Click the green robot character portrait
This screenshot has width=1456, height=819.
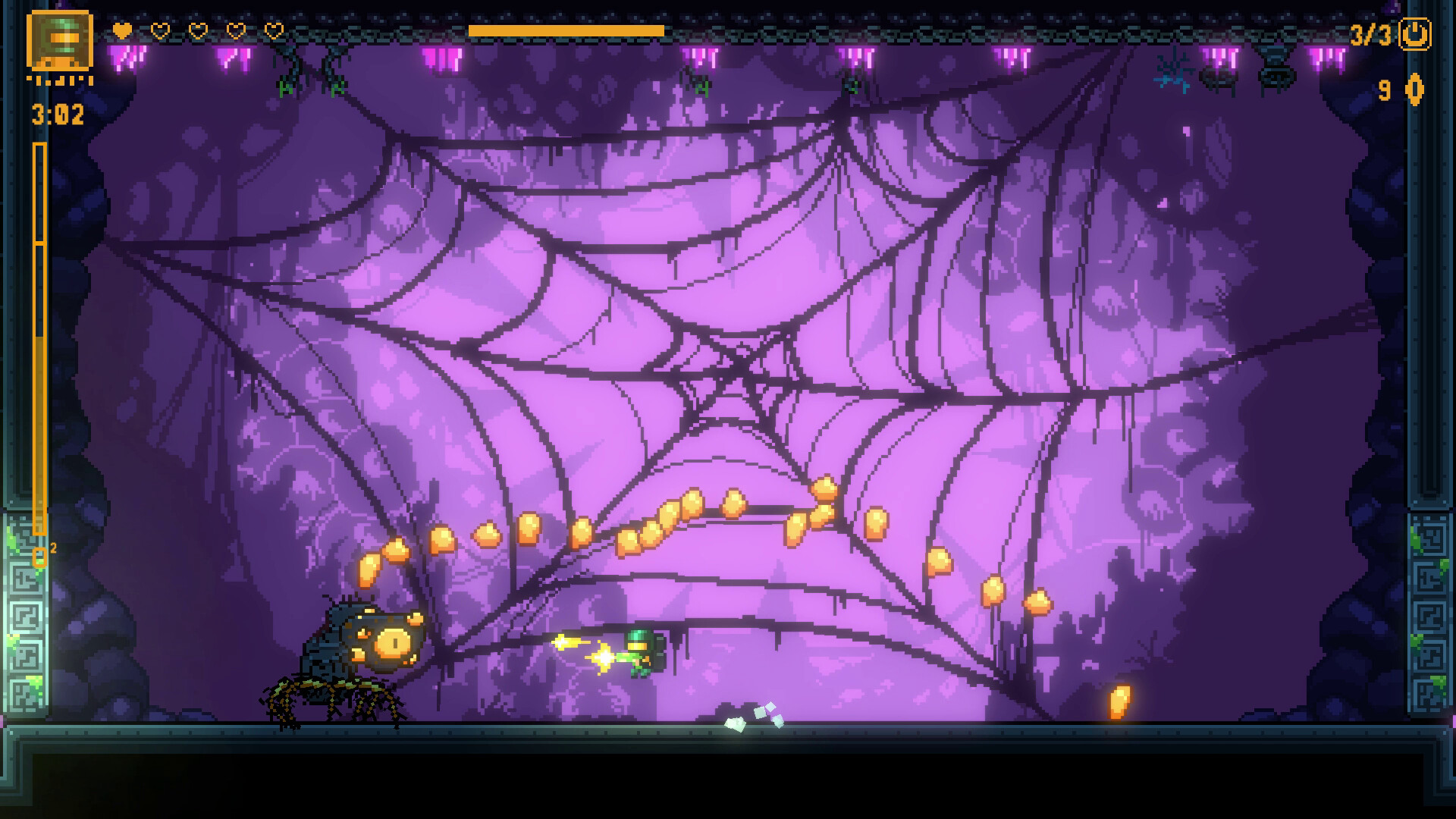point(60,41)
